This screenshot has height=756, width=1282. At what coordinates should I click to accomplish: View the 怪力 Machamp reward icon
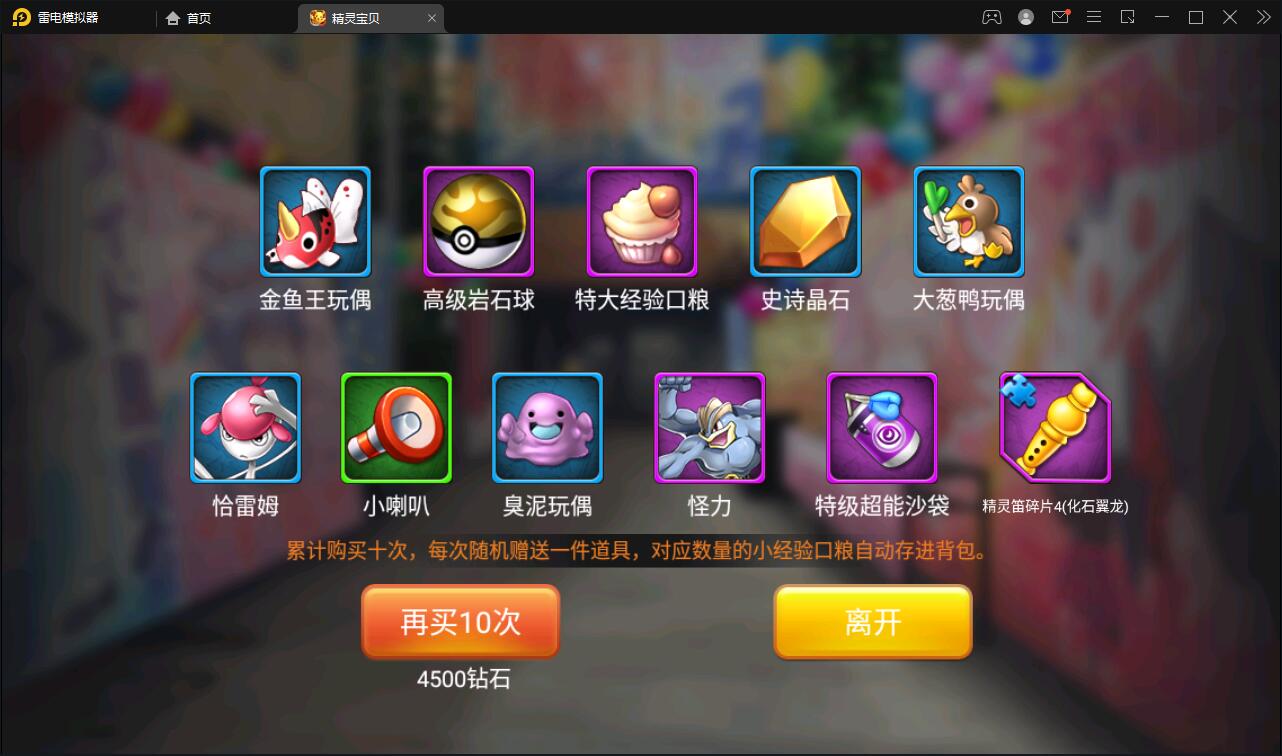tap(710, 428)
